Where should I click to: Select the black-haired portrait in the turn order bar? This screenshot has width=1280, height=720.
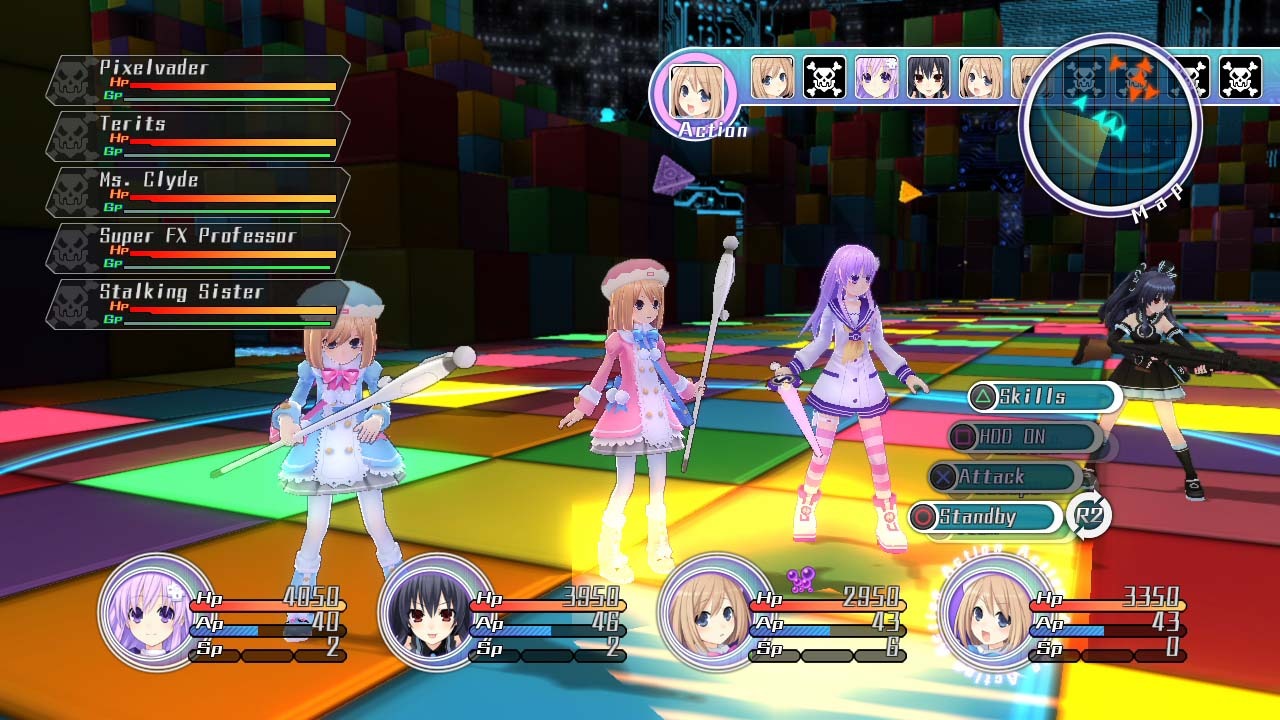[928, 77]
